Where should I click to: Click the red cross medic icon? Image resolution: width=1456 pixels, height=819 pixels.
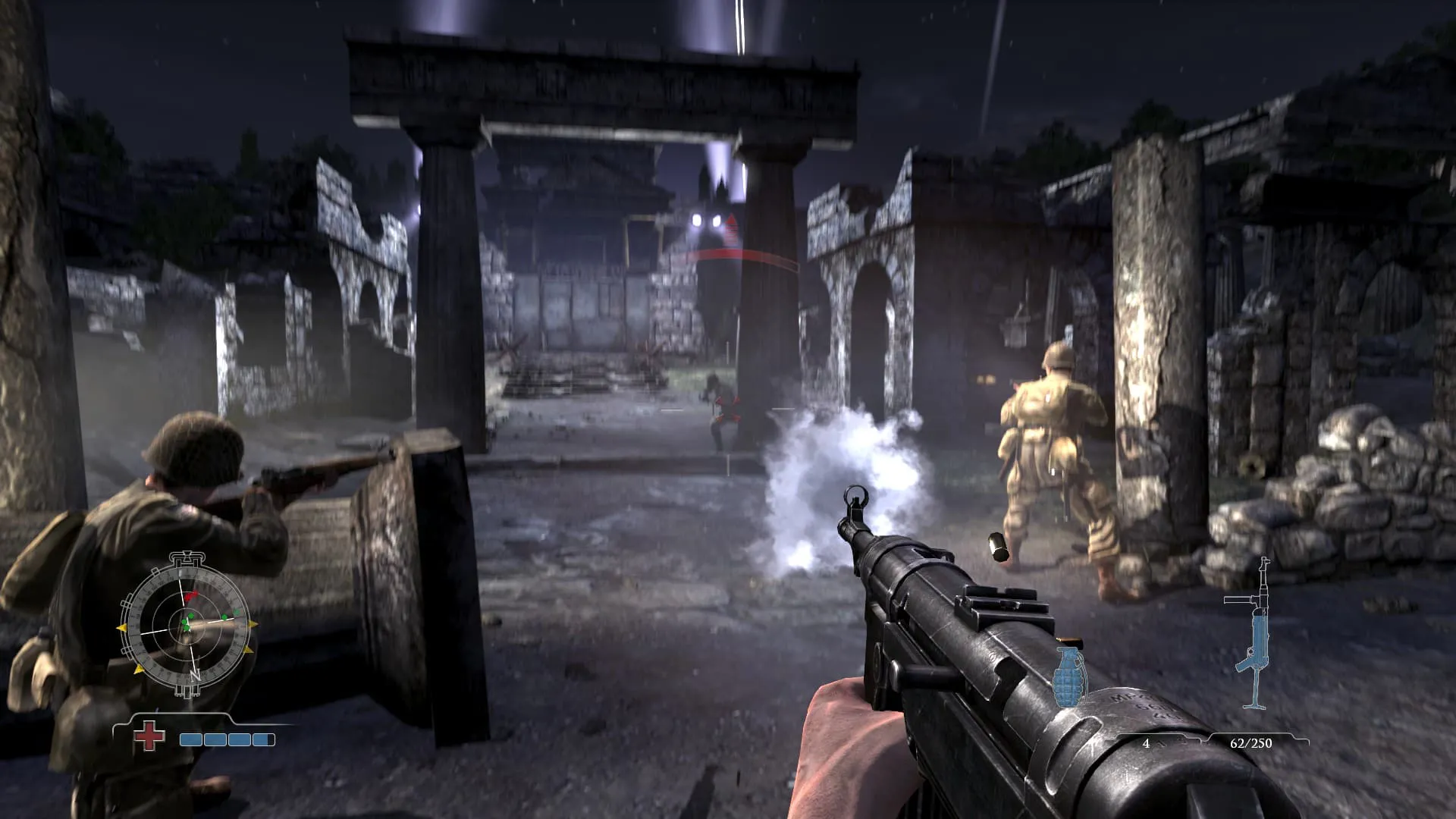click(149, 736)
